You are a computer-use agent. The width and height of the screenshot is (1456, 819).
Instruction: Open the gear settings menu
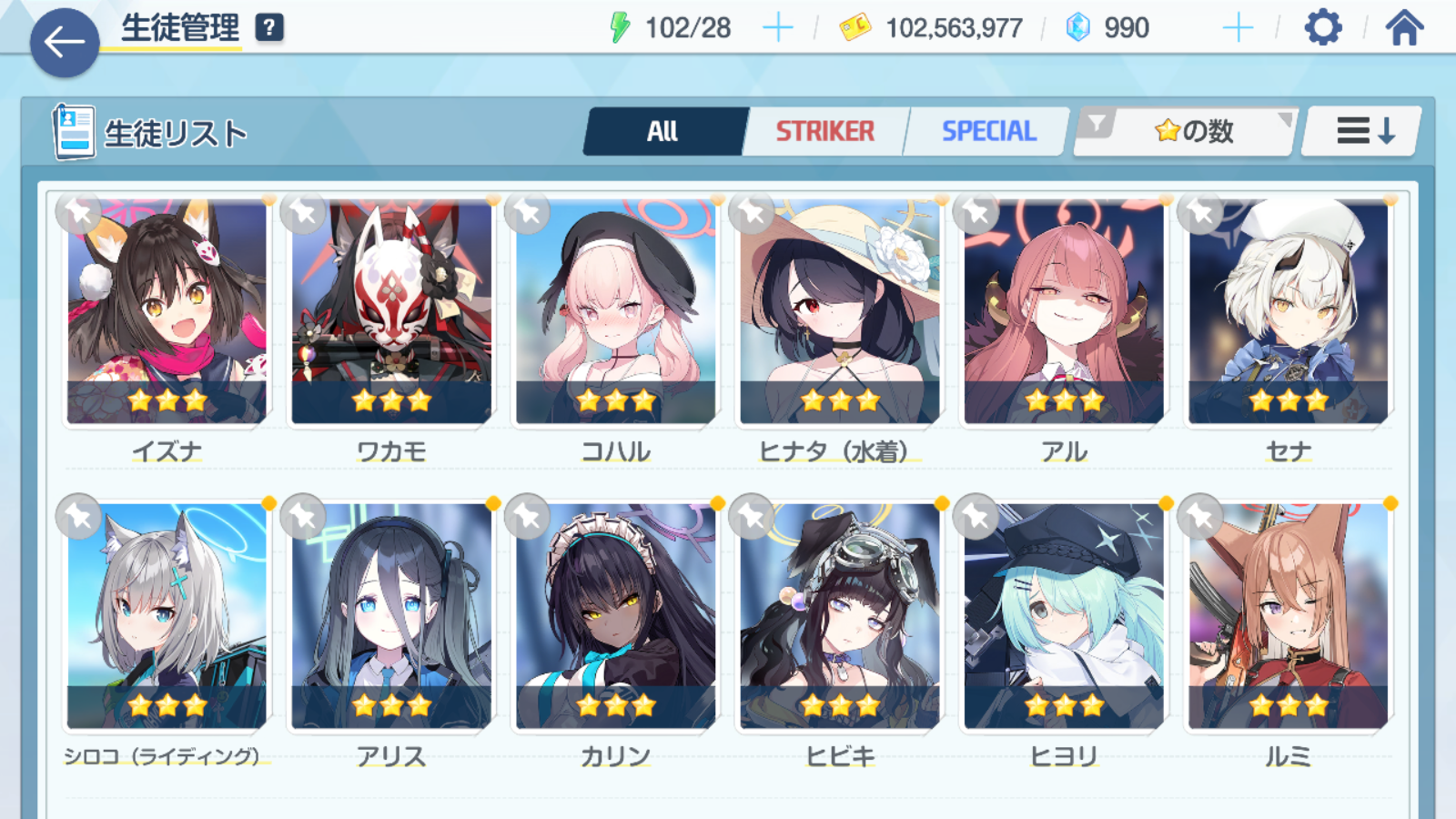click(1322, 28)
